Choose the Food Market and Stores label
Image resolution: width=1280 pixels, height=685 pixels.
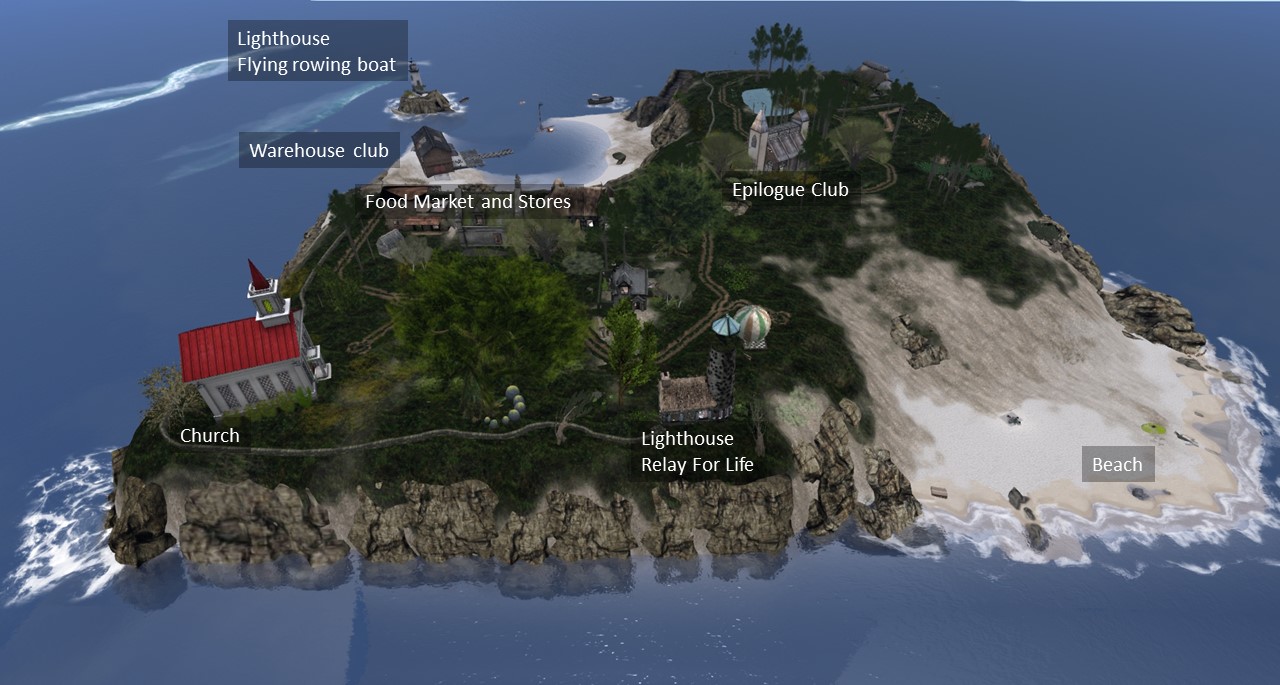(x=467, y=202)
